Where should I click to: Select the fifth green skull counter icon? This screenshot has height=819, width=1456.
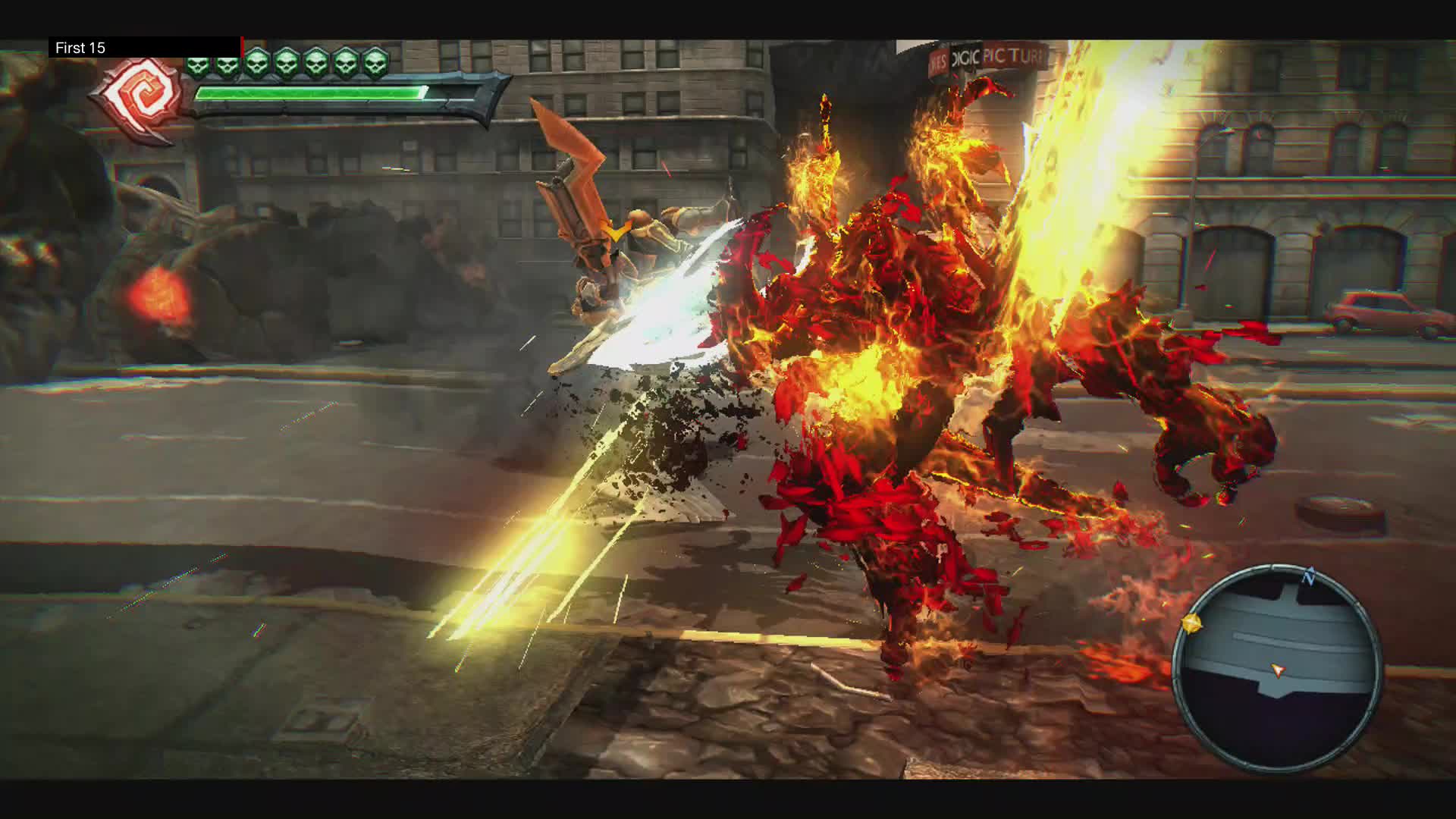317,64
